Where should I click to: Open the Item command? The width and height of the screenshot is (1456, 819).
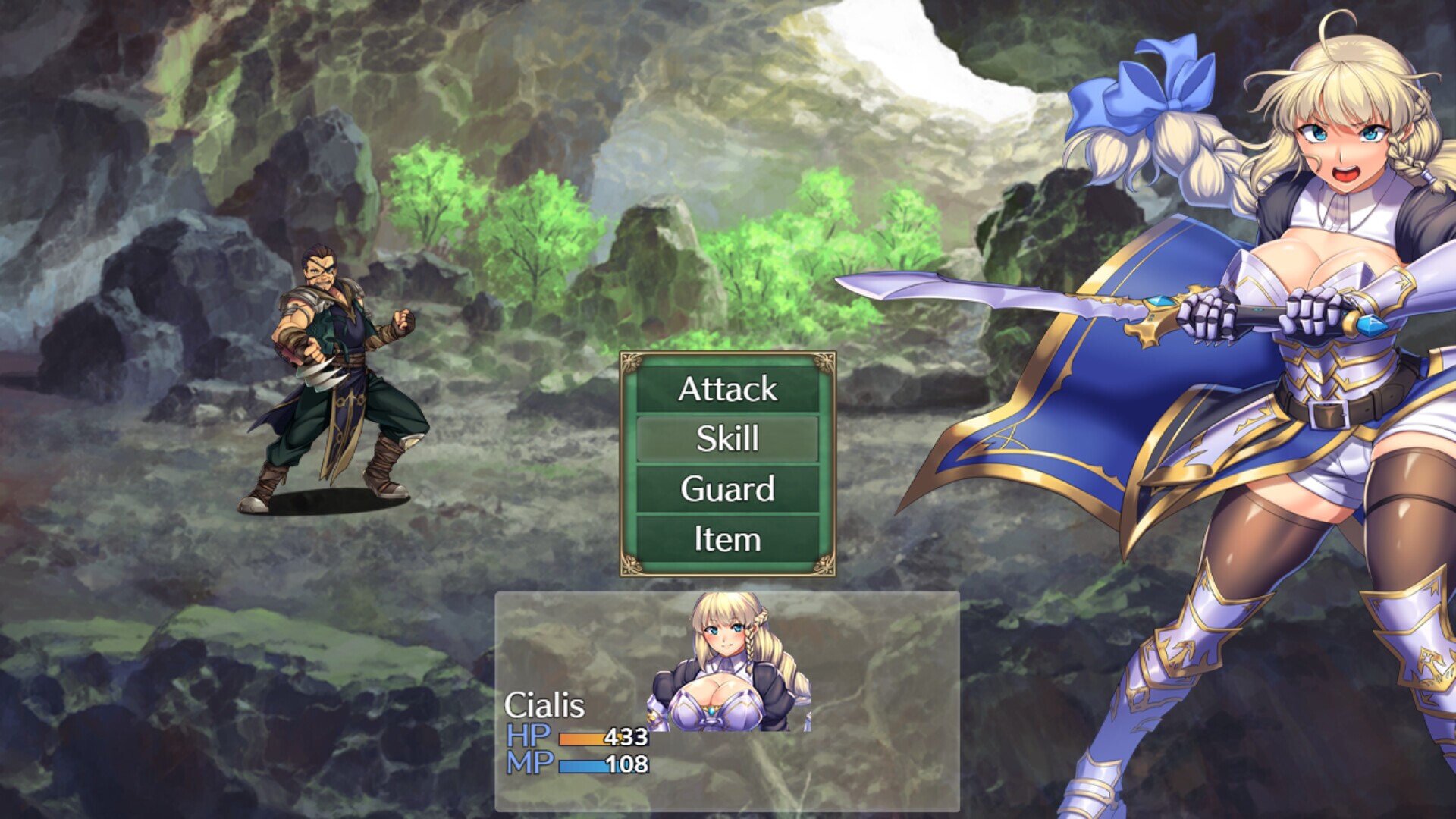pyautogui.click(x=726, y=540)
